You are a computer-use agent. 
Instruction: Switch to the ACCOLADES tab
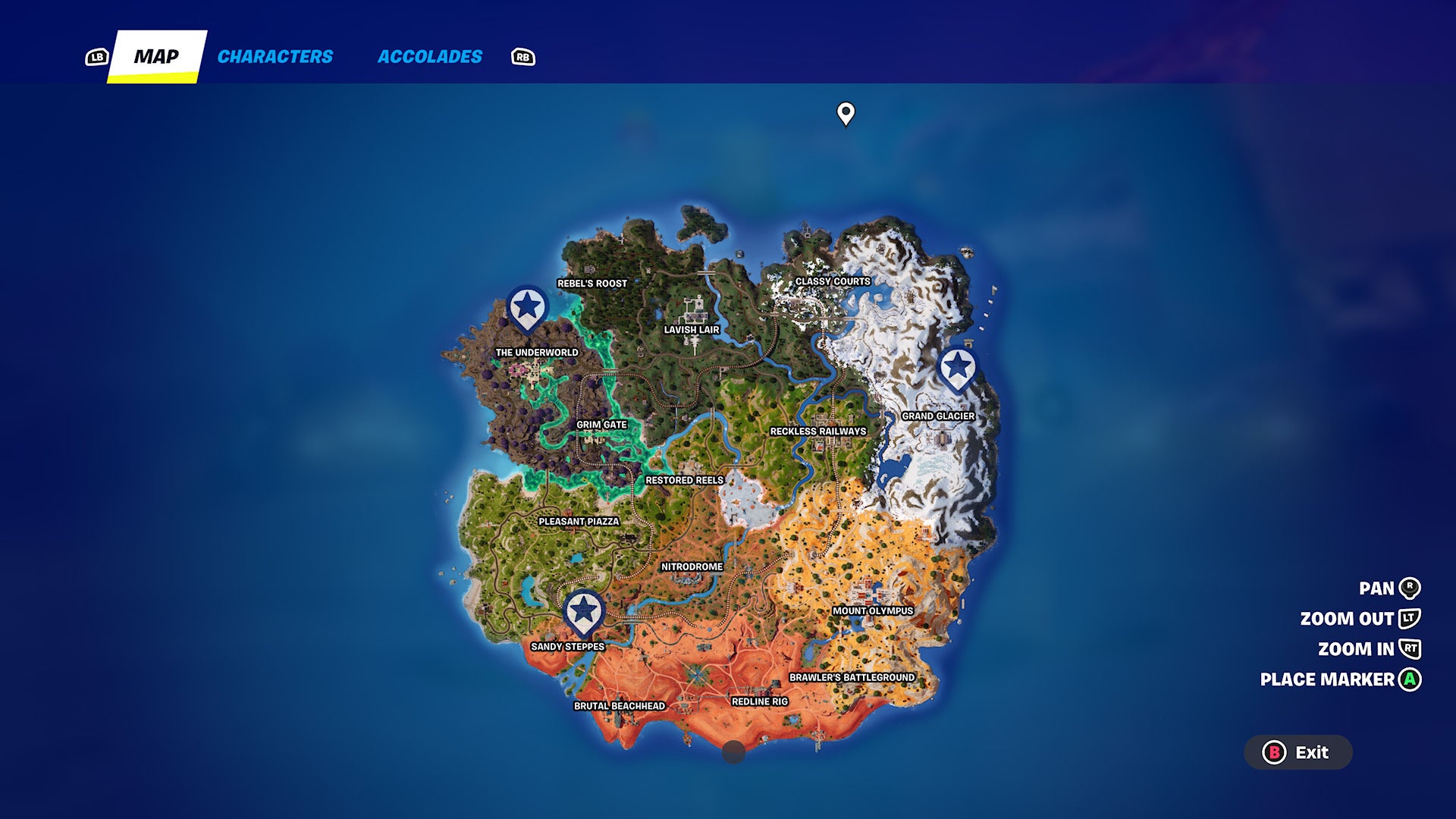tap(430, 56)
